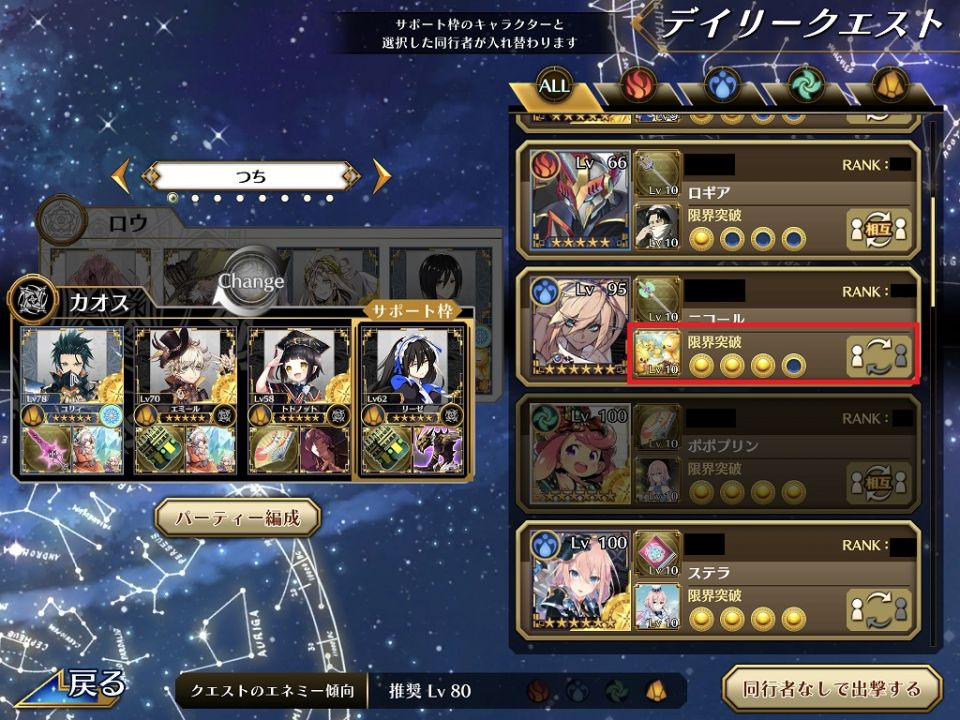Sortie without a companion (同行者なしで出撃する)
Viewport: 960px width, 720px height.
832,688
